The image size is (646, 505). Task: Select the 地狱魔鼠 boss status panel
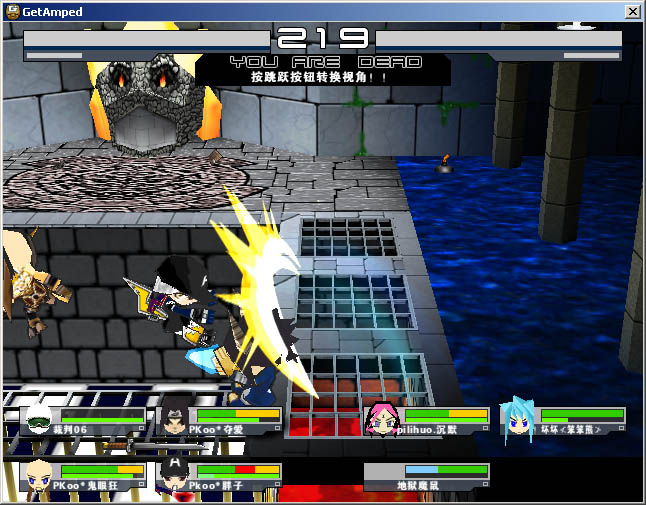pyautogui.click(x=428, y=477)
